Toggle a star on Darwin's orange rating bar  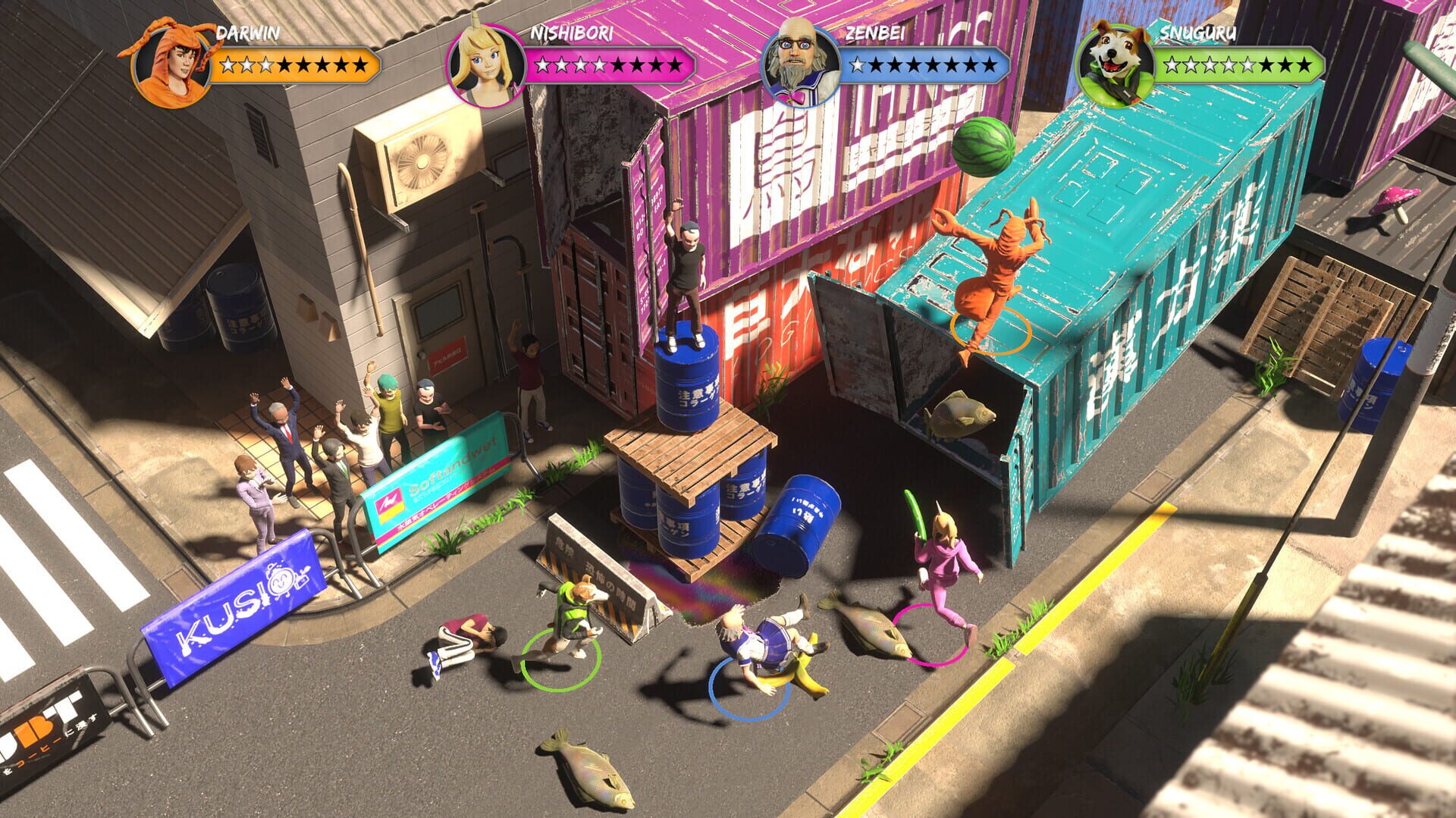[x=292, y=64]
